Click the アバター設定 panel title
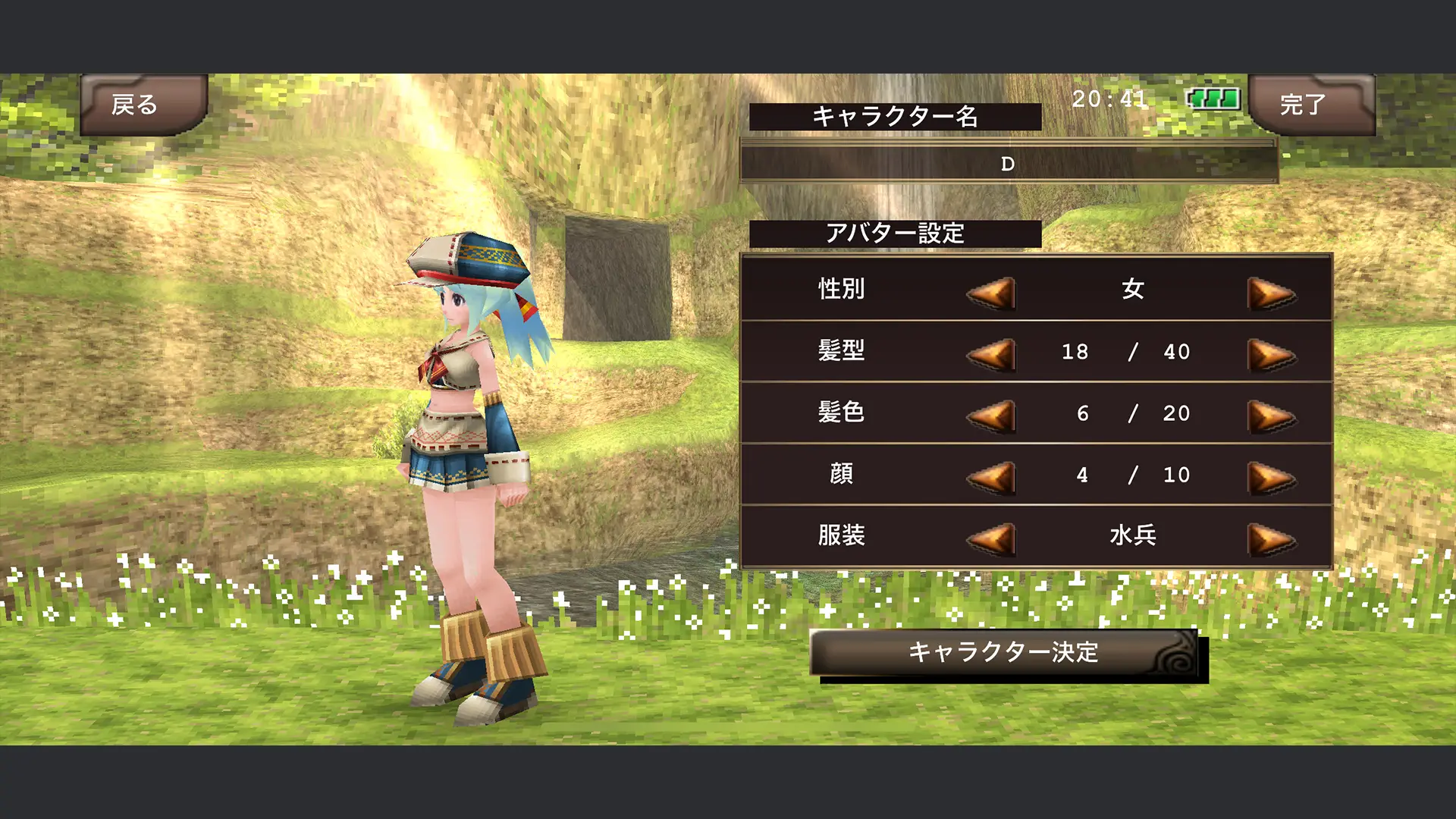 [x=895, y=233]
